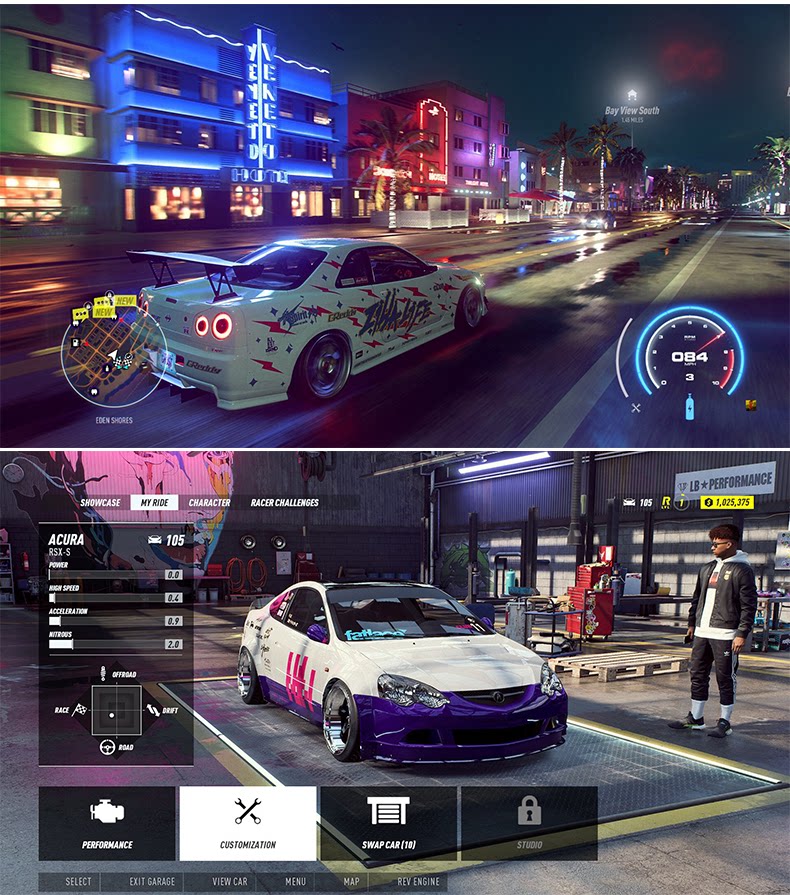This screenshot has width=790, height=895.
Task: Open the Map from the bottom bar
Action: point(351,882)
